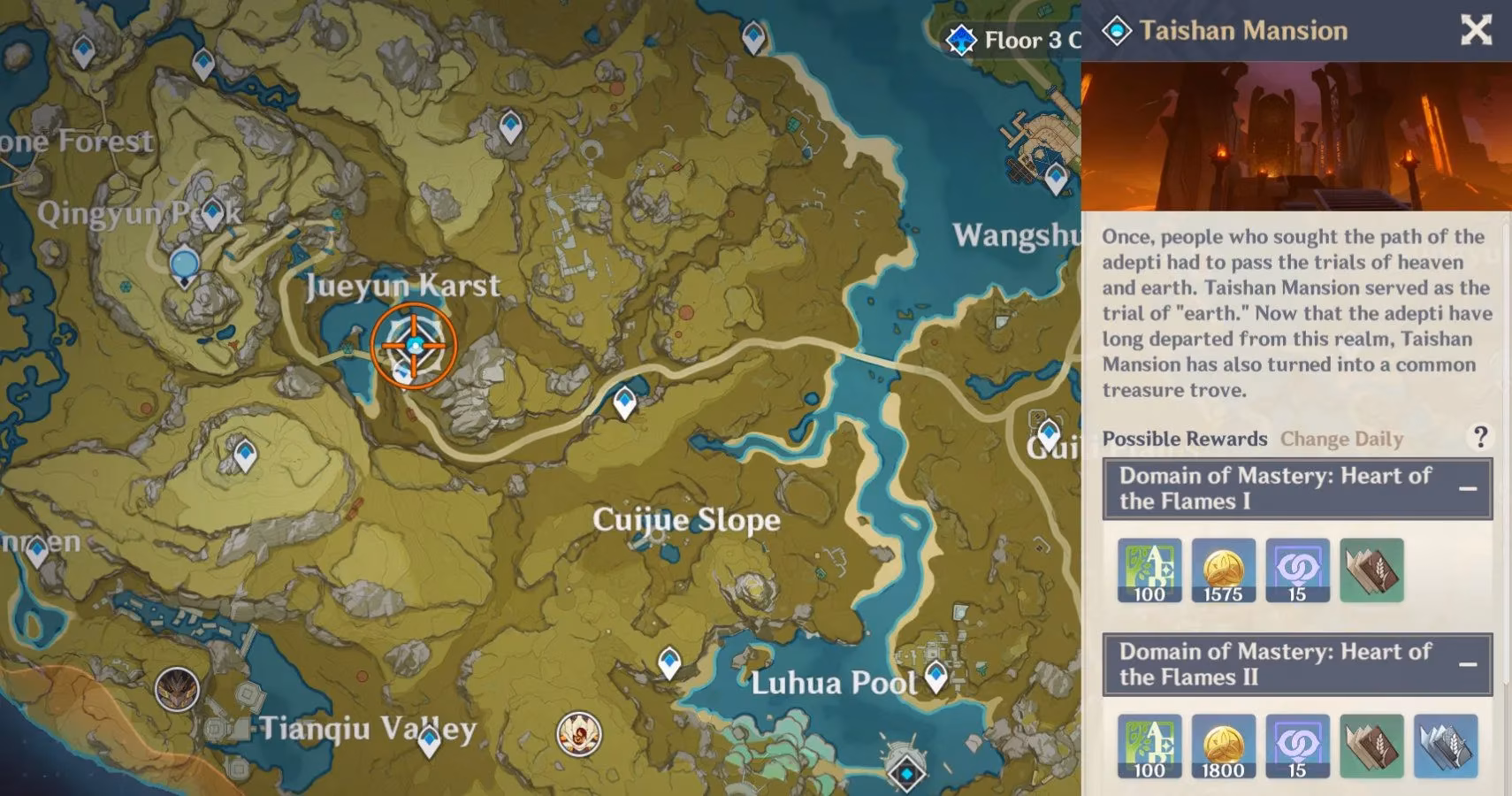Click the green Adventurer's Experience reward icon

(1151, 570)
